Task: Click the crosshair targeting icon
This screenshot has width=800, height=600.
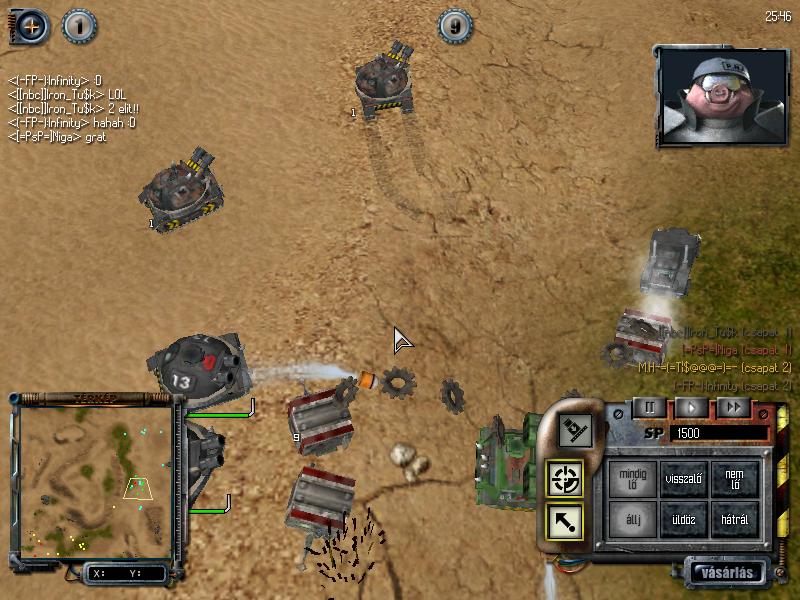Action: click(x=565, y=480)
